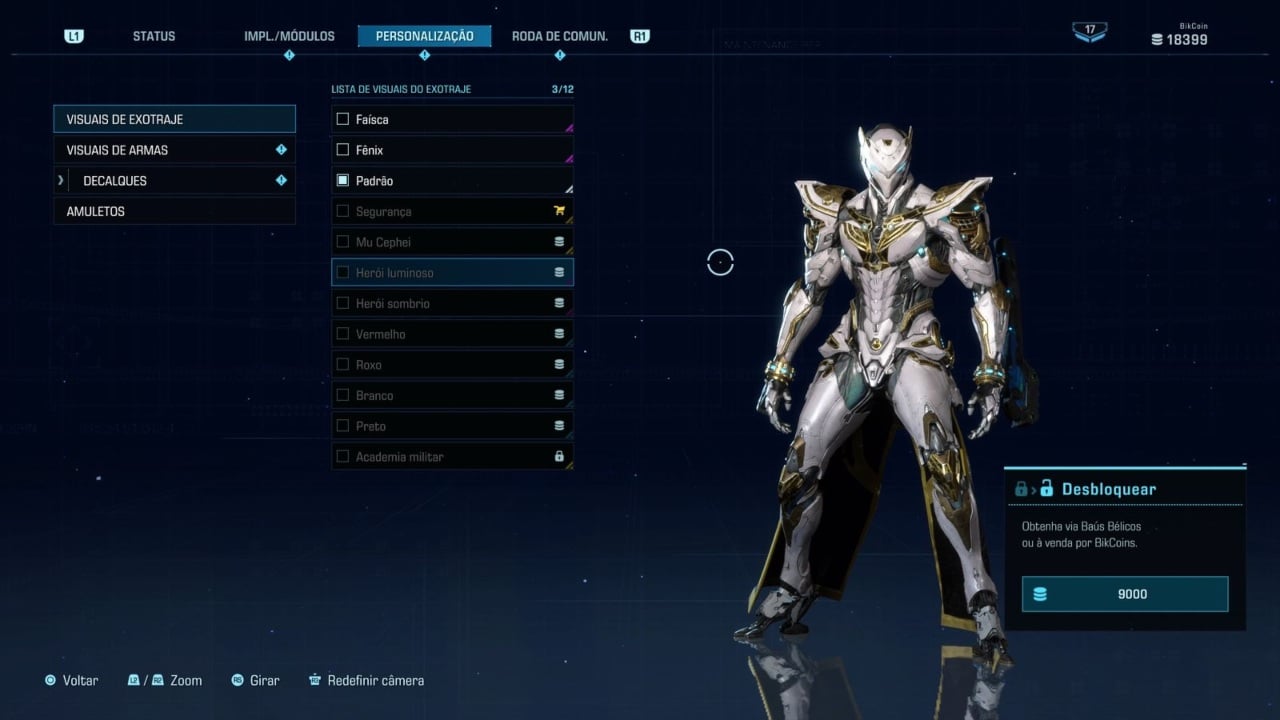Viewport: 1280px width, 720px height.
Task: Open the IMPL./MÓDULOS tab
Action: (289, 36)
